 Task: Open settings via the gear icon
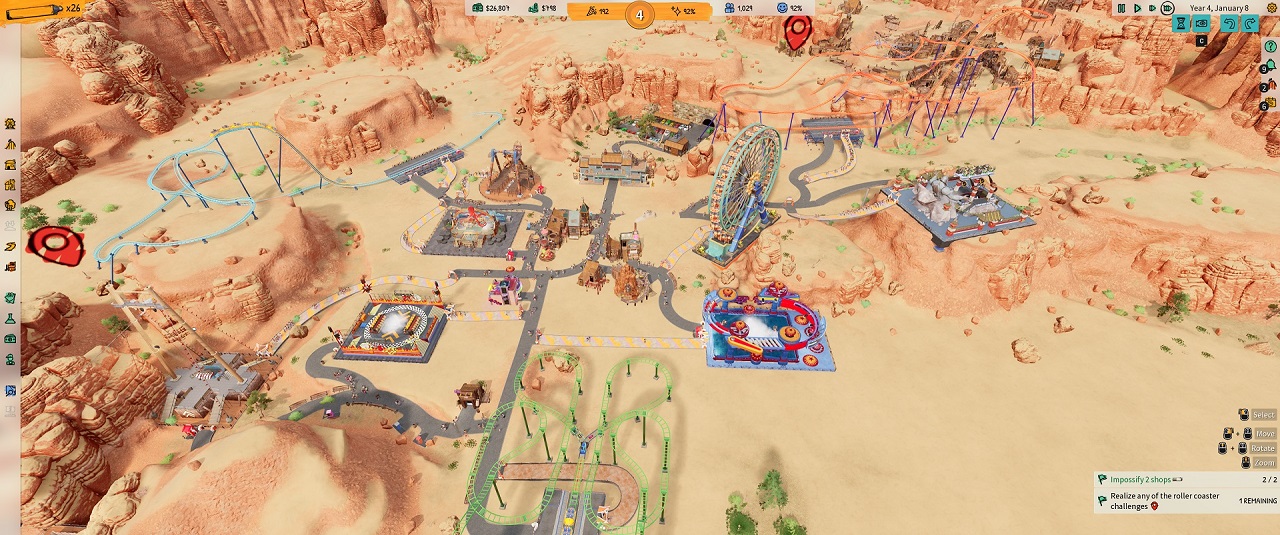(x=1273, y=8)
